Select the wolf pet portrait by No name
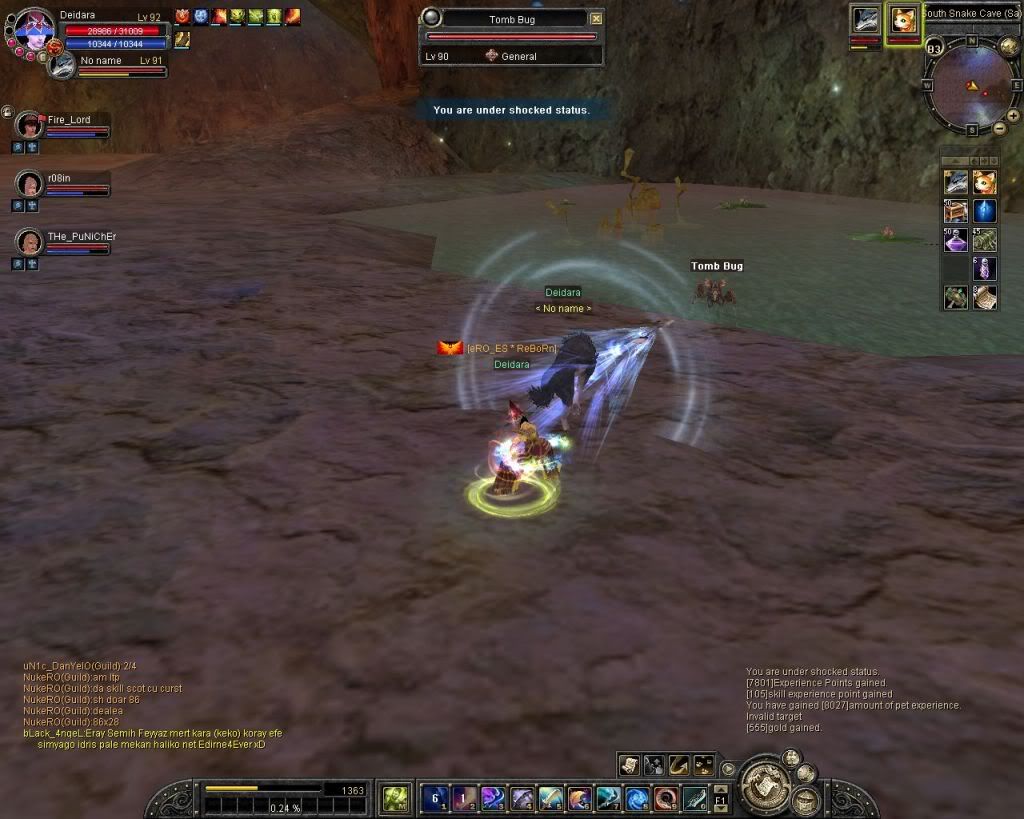 [x=63, y=65]
